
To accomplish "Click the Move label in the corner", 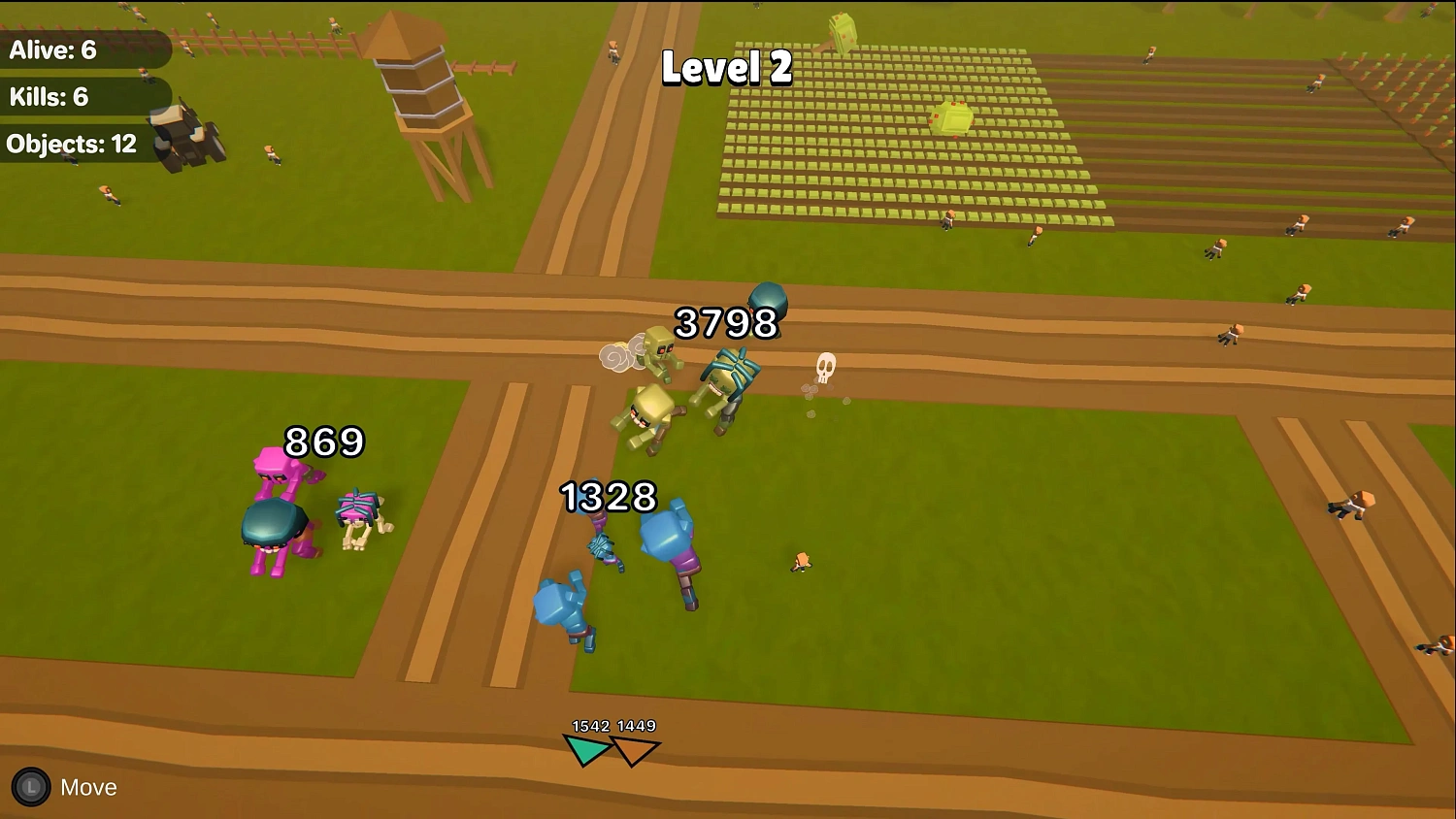I will click(x=88, y=787).
